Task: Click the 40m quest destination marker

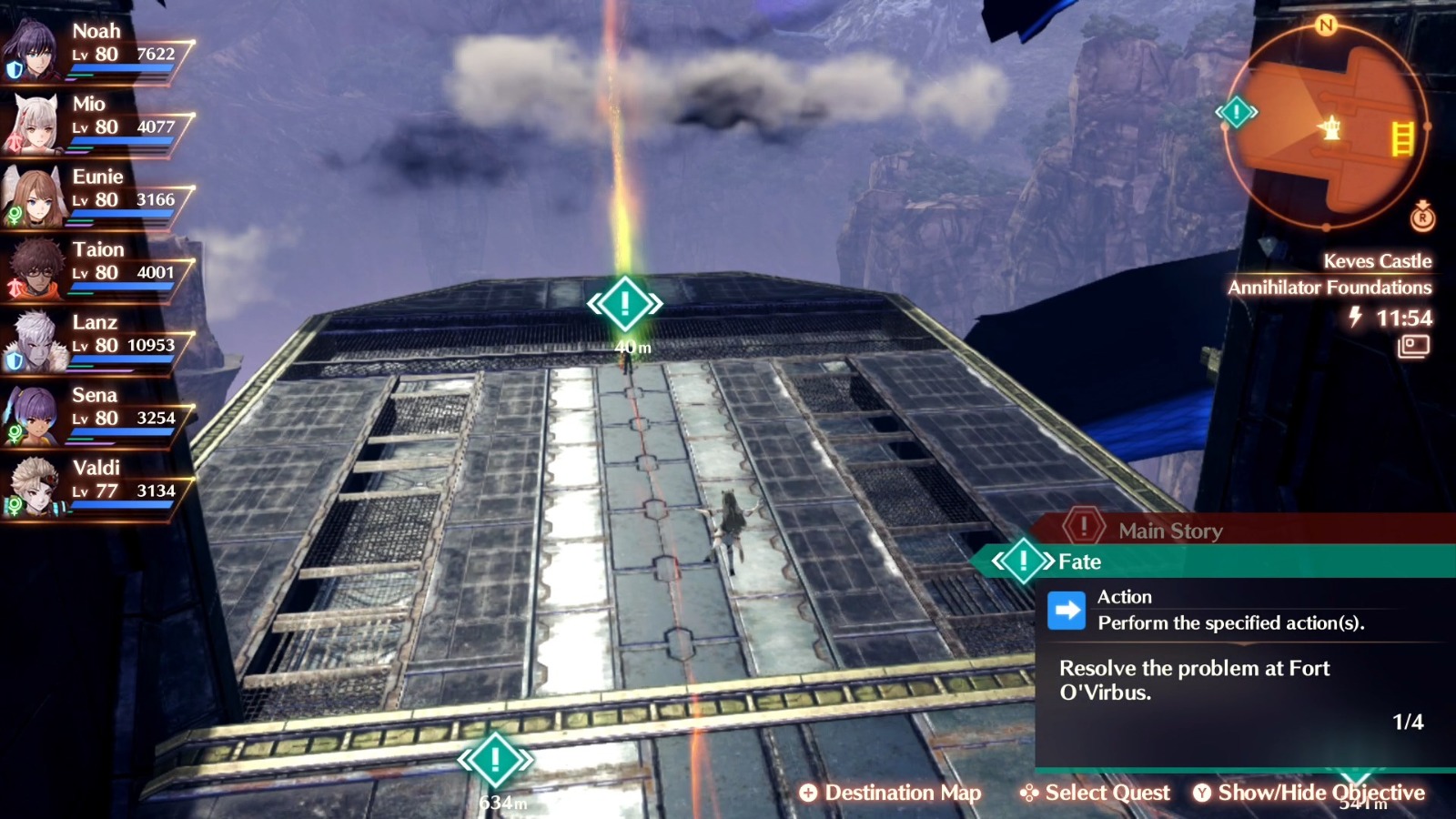Action: pyautogui.click(x=625, y=304)
